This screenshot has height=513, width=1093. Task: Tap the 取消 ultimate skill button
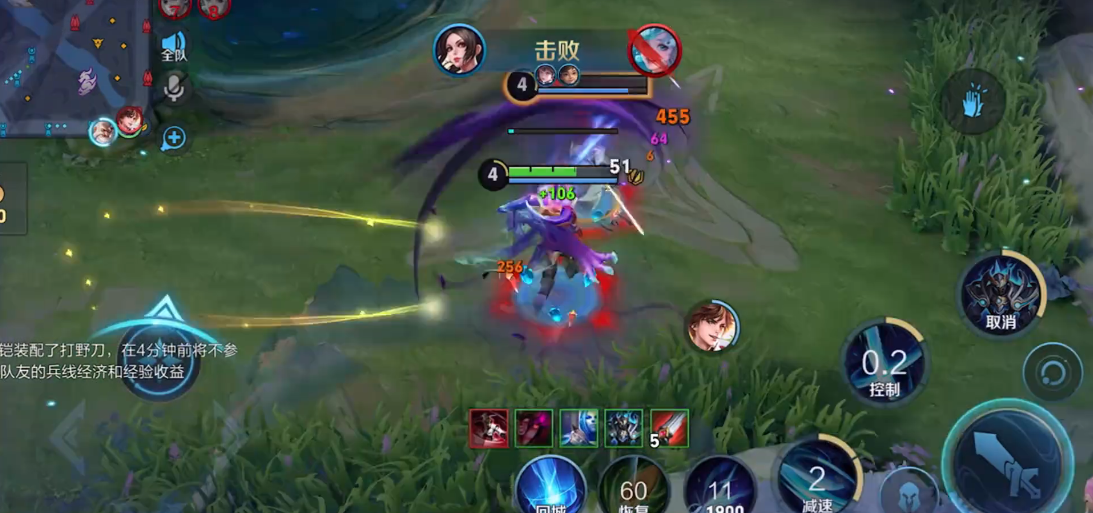pyautogui.click(x=1001, y=294)
